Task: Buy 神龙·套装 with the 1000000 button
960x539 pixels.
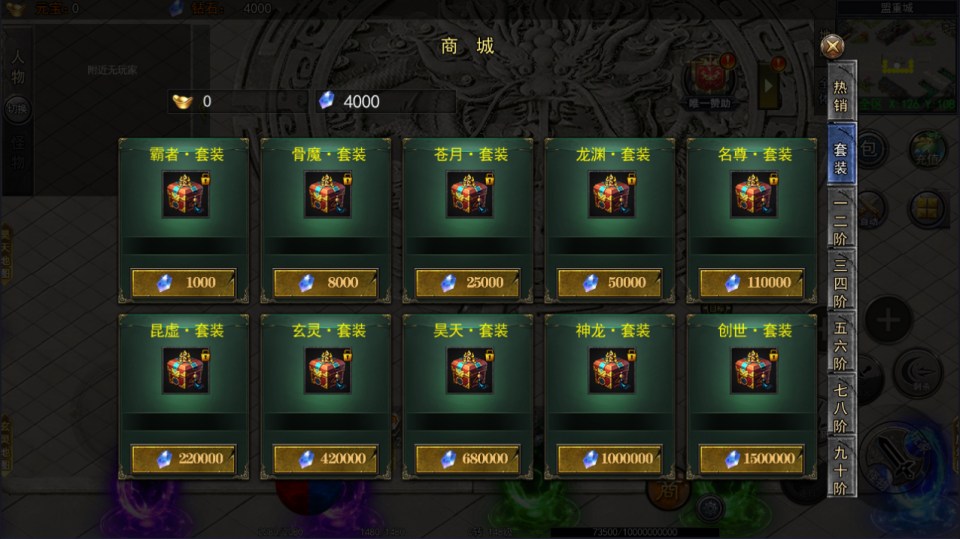Action: click(x=610, y=459)
